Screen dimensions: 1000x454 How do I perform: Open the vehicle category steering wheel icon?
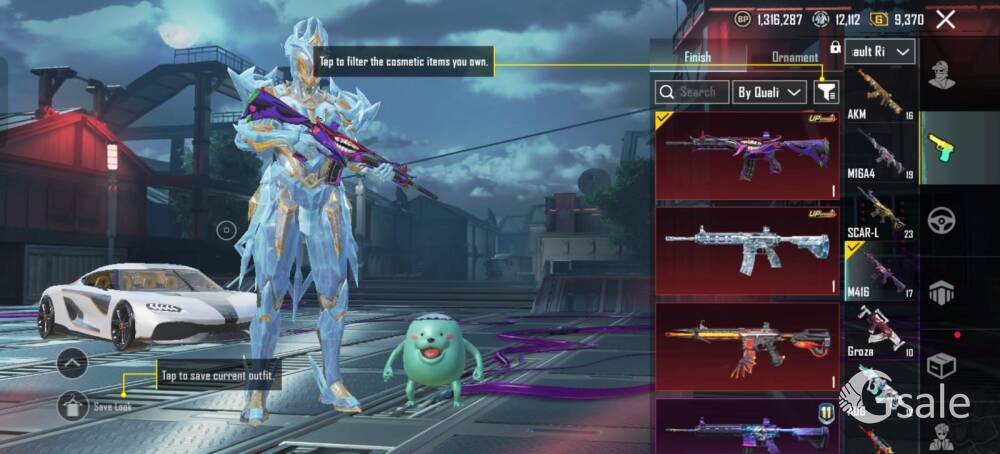point(941,219)
